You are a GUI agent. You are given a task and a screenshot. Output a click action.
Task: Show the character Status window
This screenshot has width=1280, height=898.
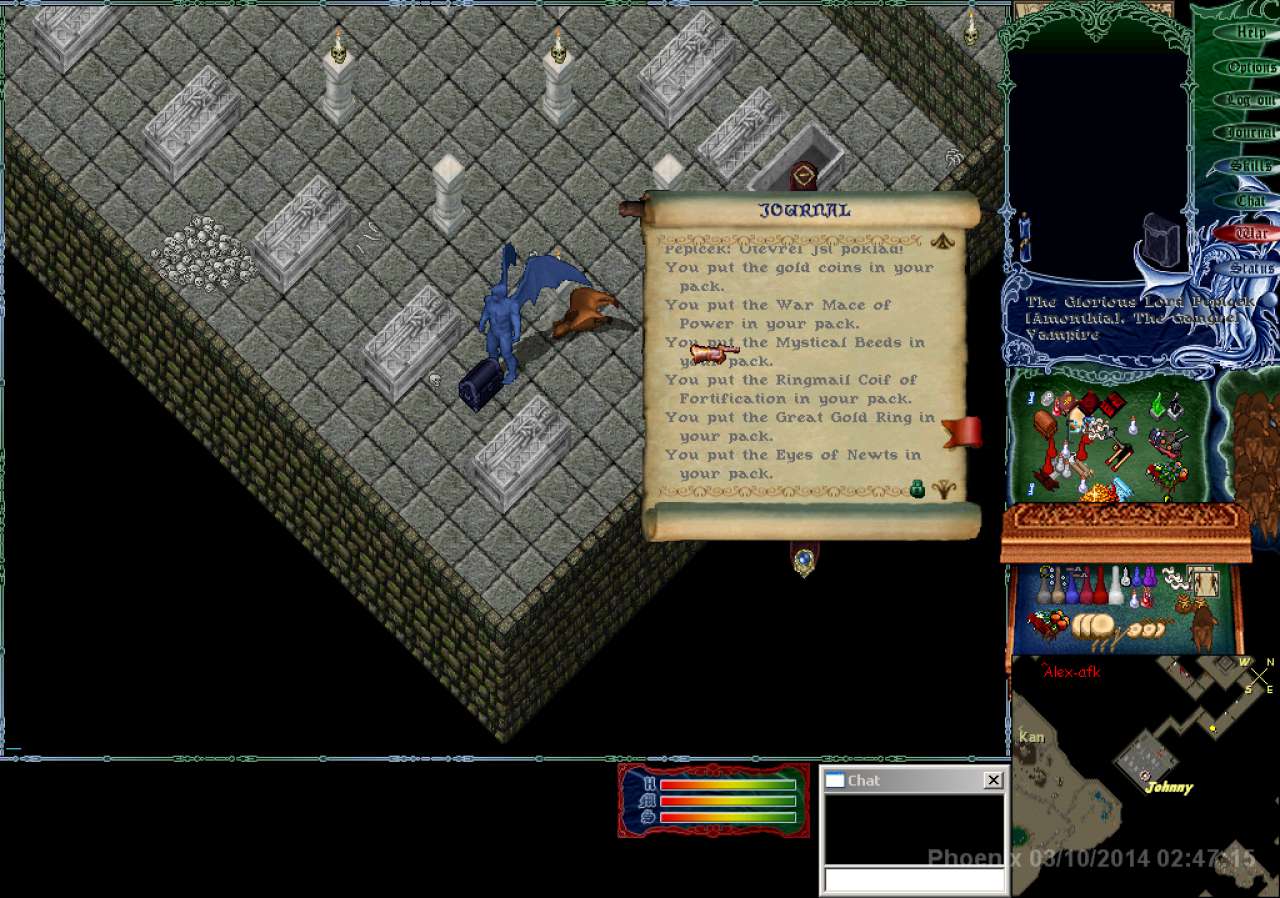[x=1251, y=268]
